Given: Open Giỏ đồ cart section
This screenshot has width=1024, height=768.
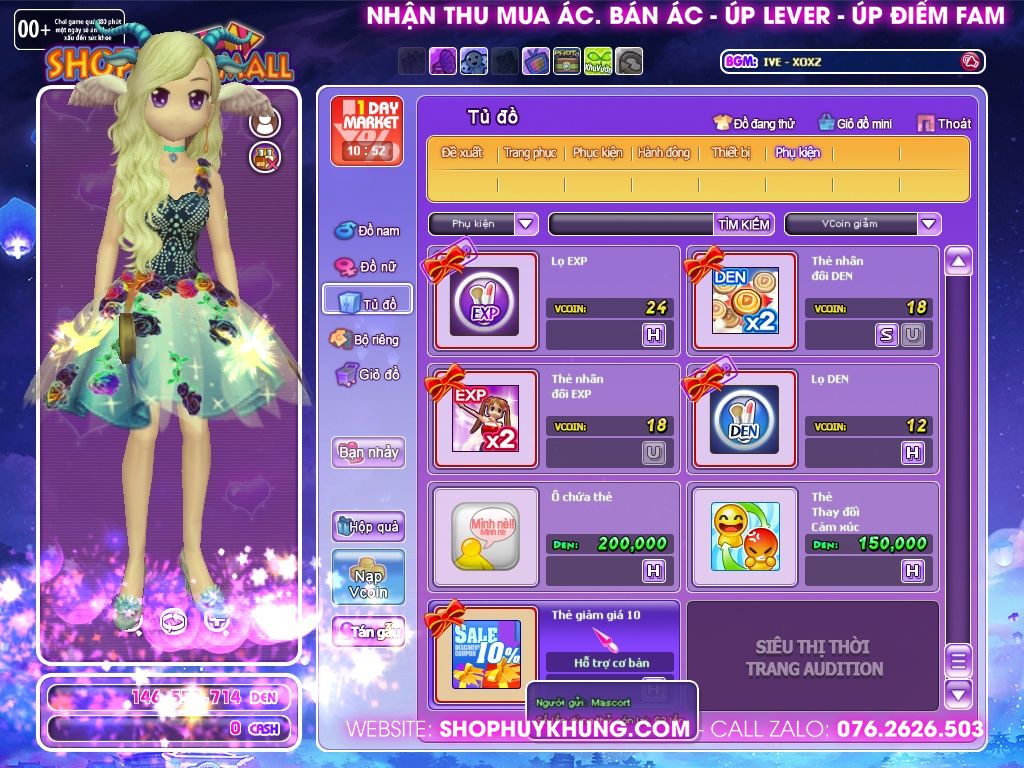Looking at the screenshot, I should [367, 375].
